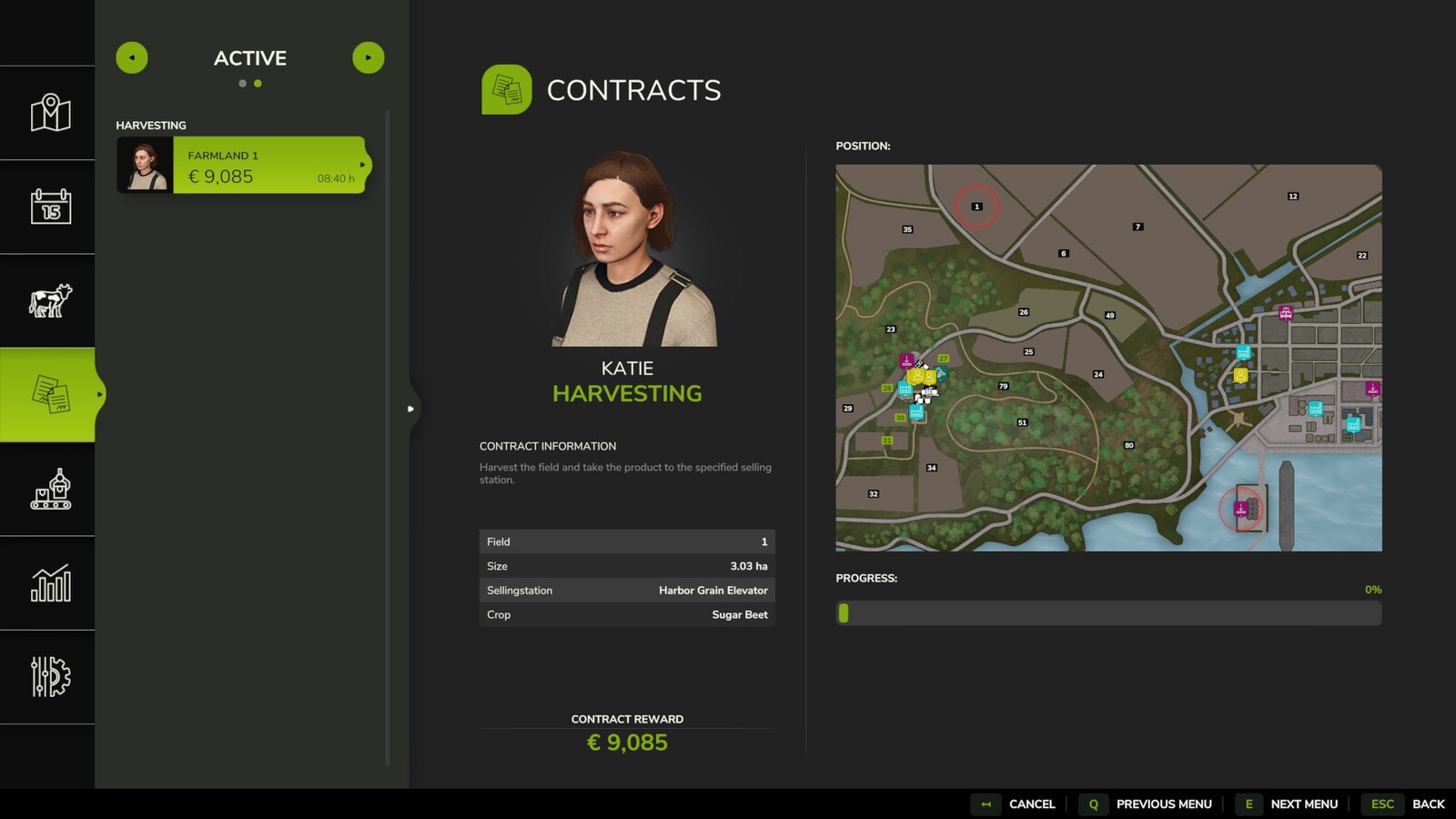The width and height of the screenshot is (1456, 819).
Task: Select the first pagination dot under ACTIVE
Action: coord(243,83)
